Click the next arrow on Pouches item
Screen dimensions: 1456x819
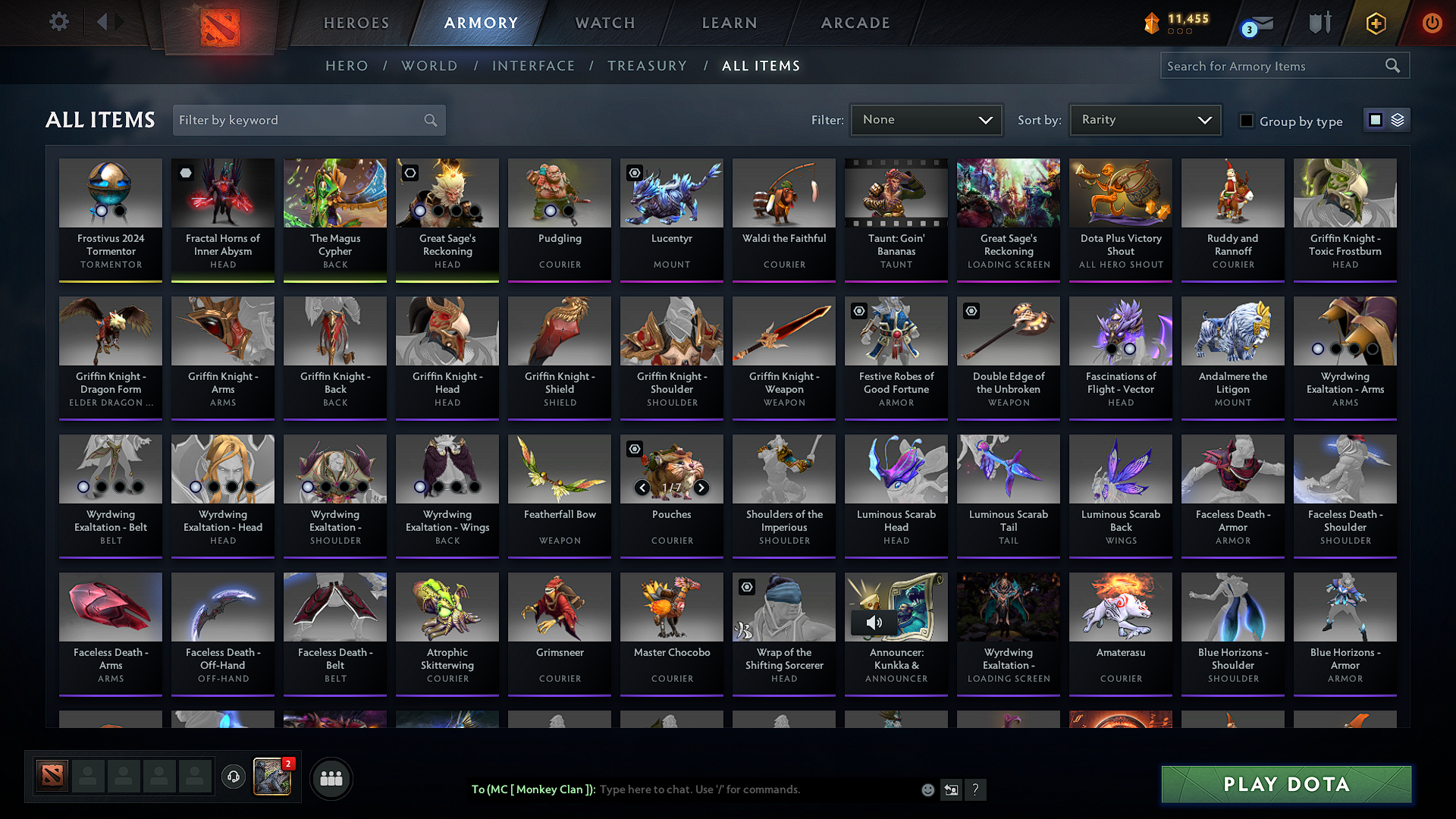pyautogui.click(x=701, y=488)
